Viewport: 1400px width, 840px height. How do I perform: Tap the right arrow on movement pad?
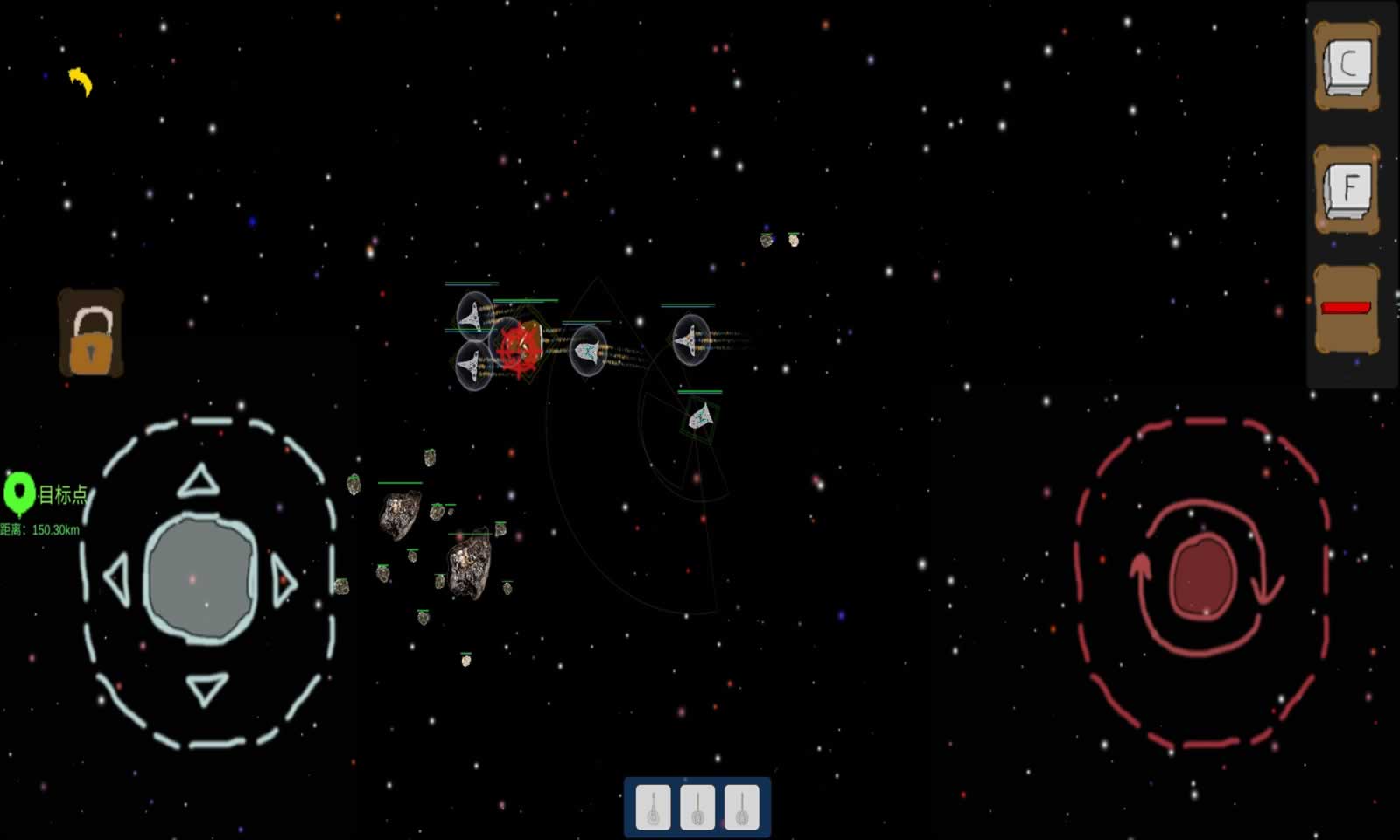click(283, 580)
